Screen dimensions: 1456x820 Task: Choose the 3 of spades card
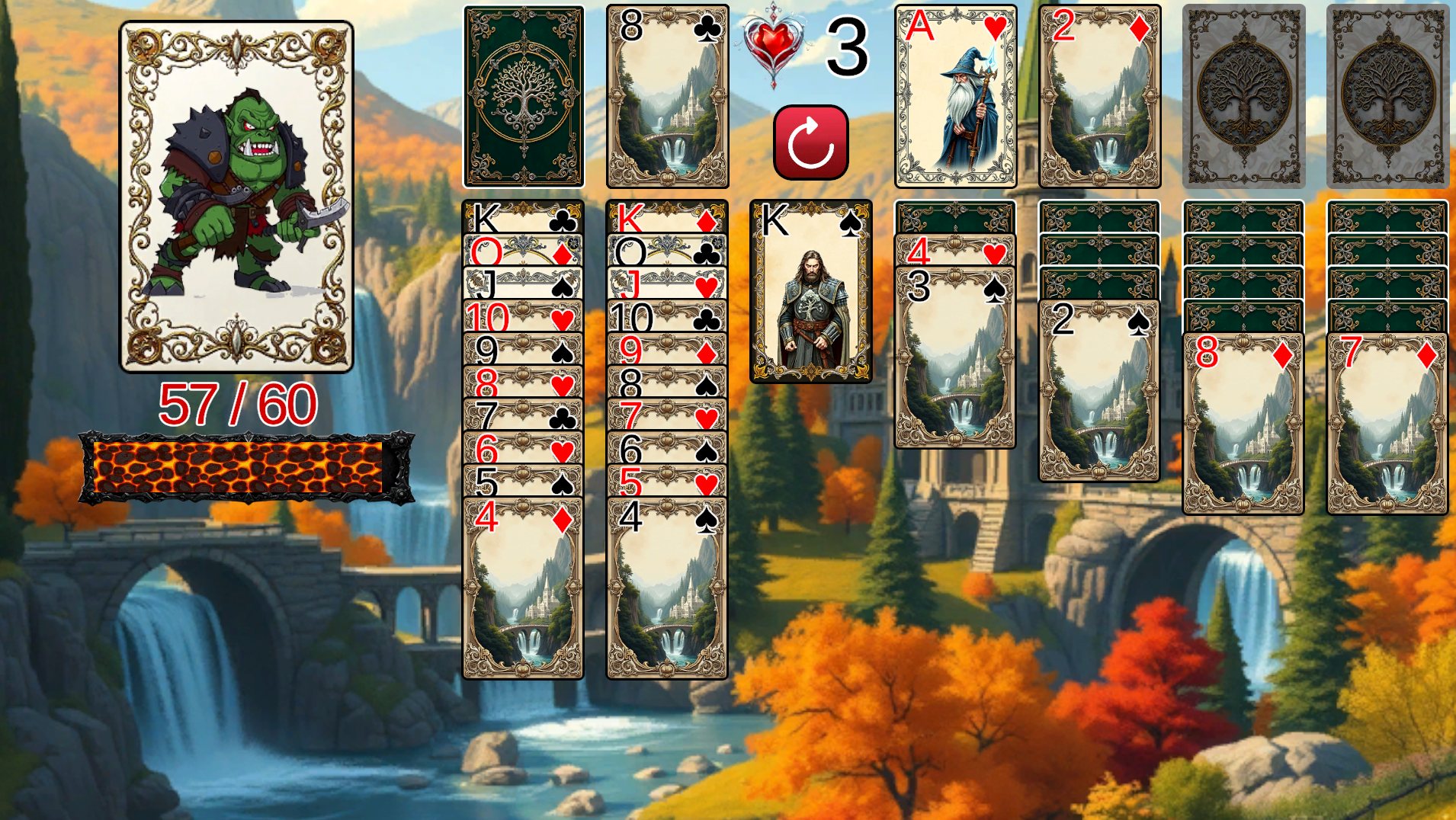click(x=955, y=357)
